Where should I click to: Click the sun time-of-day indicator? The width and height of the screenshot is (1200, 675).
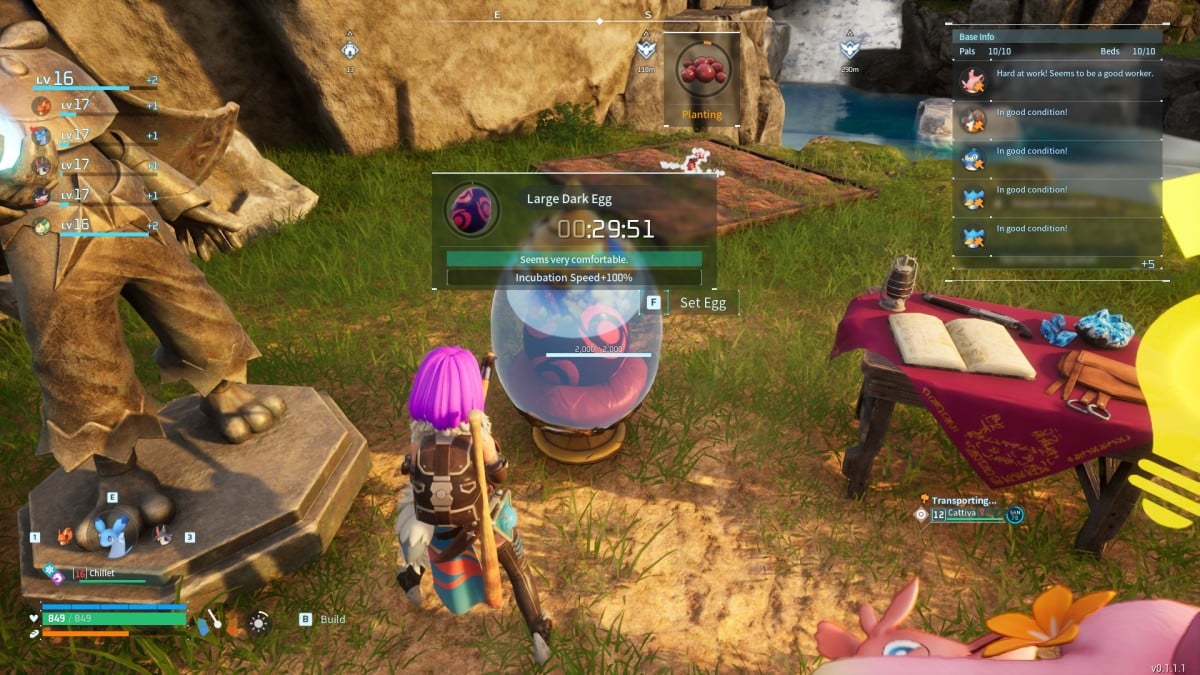259,623
